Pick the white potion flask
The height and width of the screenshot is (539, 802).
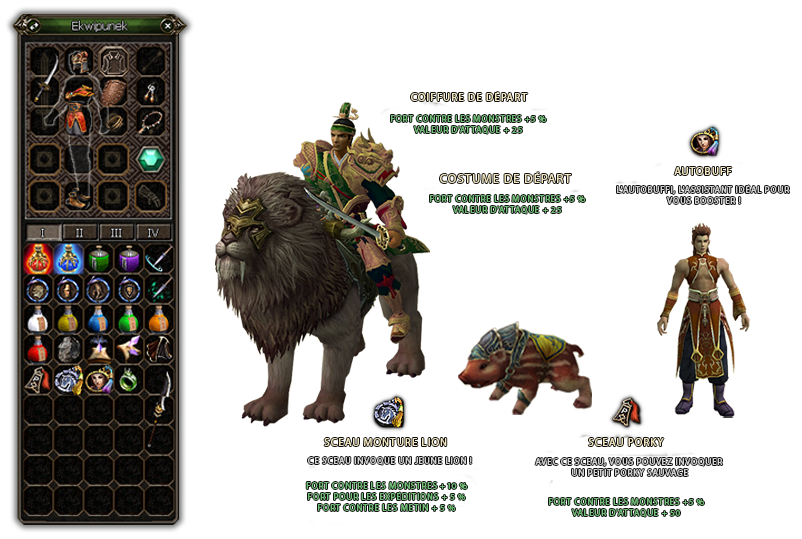pos(38,319)
